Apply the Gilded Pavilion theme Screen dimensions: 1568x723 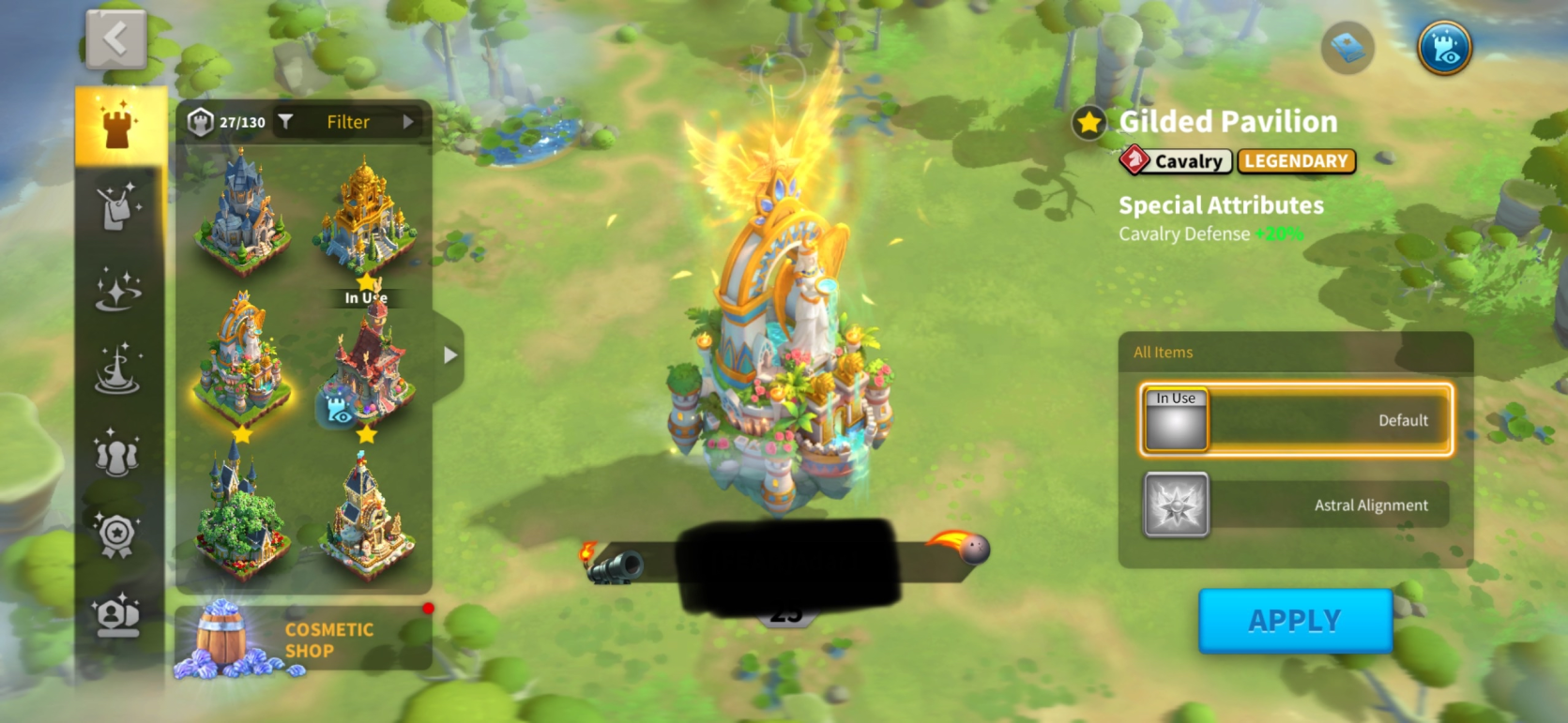[x=1294, y=621]
